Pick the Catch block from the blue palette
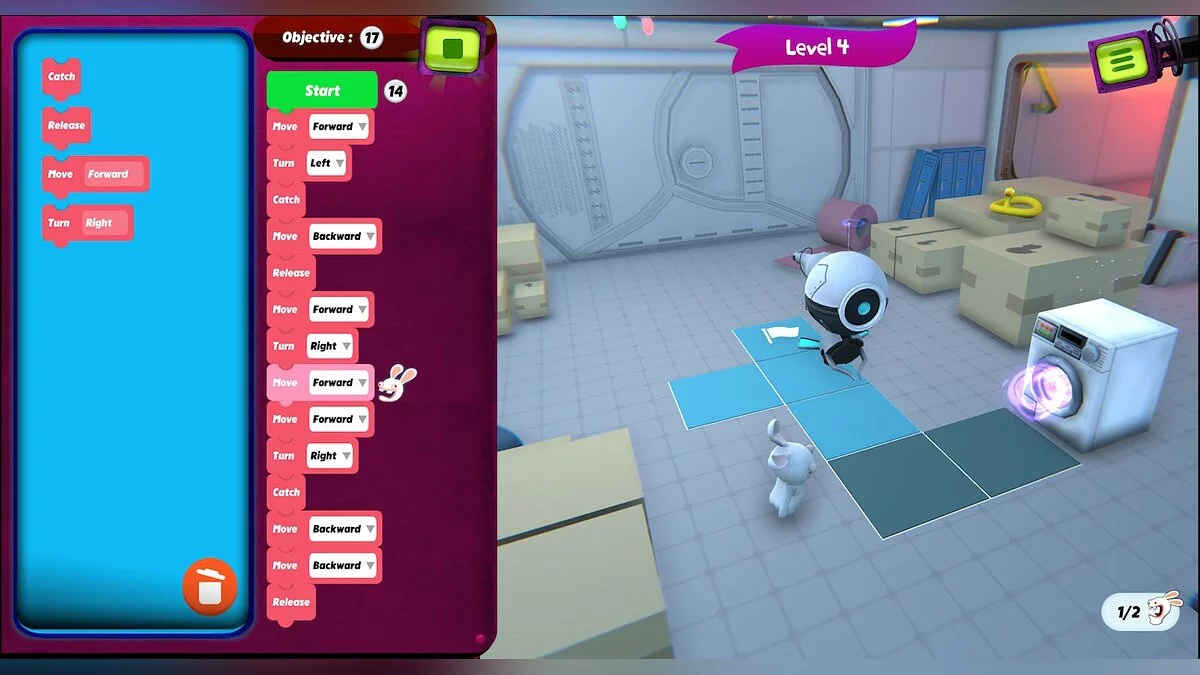This screenshot has width=1200, height=675. 61,77
